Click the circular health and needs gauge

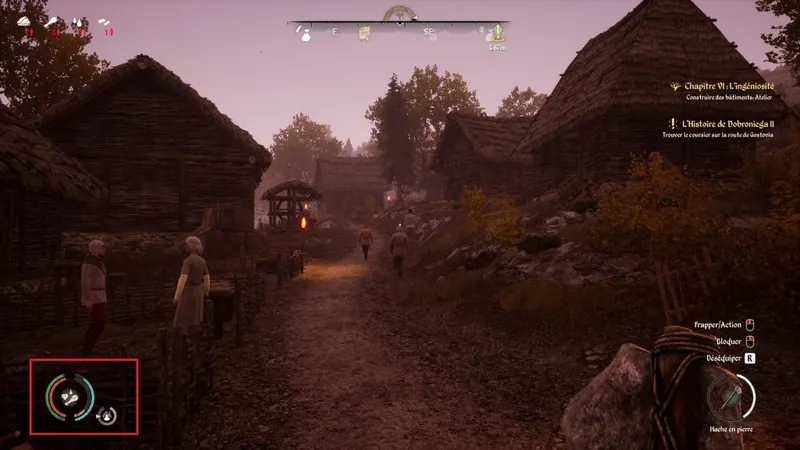point(70,397)
